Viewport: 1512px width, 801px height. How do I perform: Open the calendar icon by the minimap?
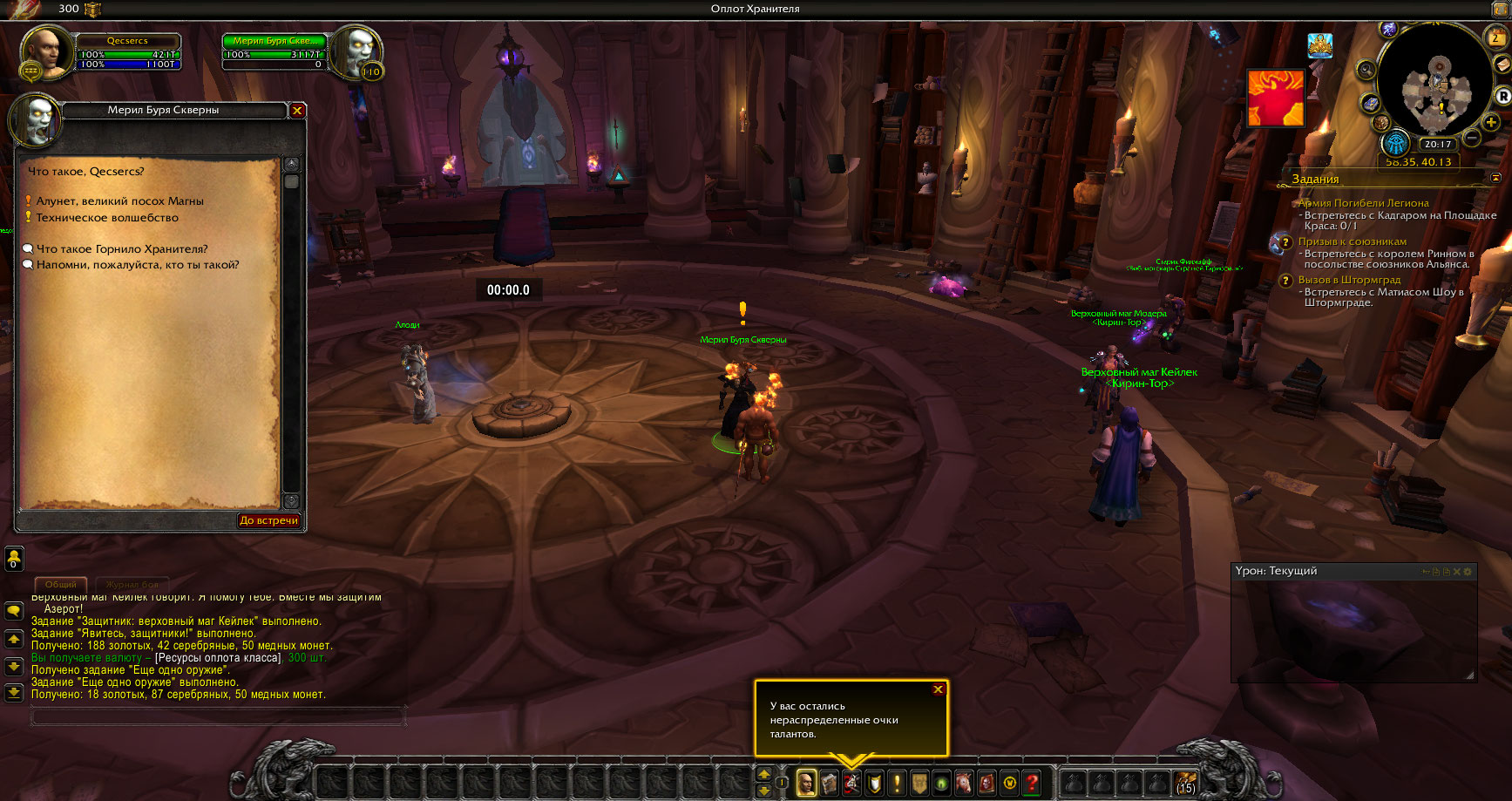[1495, 37]
